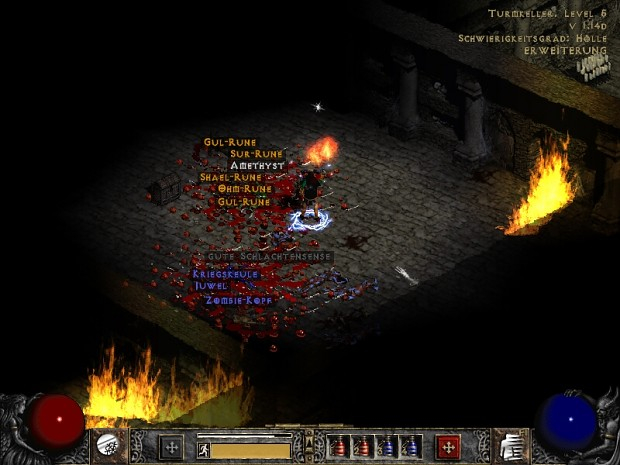Pick up the Ohm-Rune
This screenshot has width=620, height=465.
[x=245, y=189]
